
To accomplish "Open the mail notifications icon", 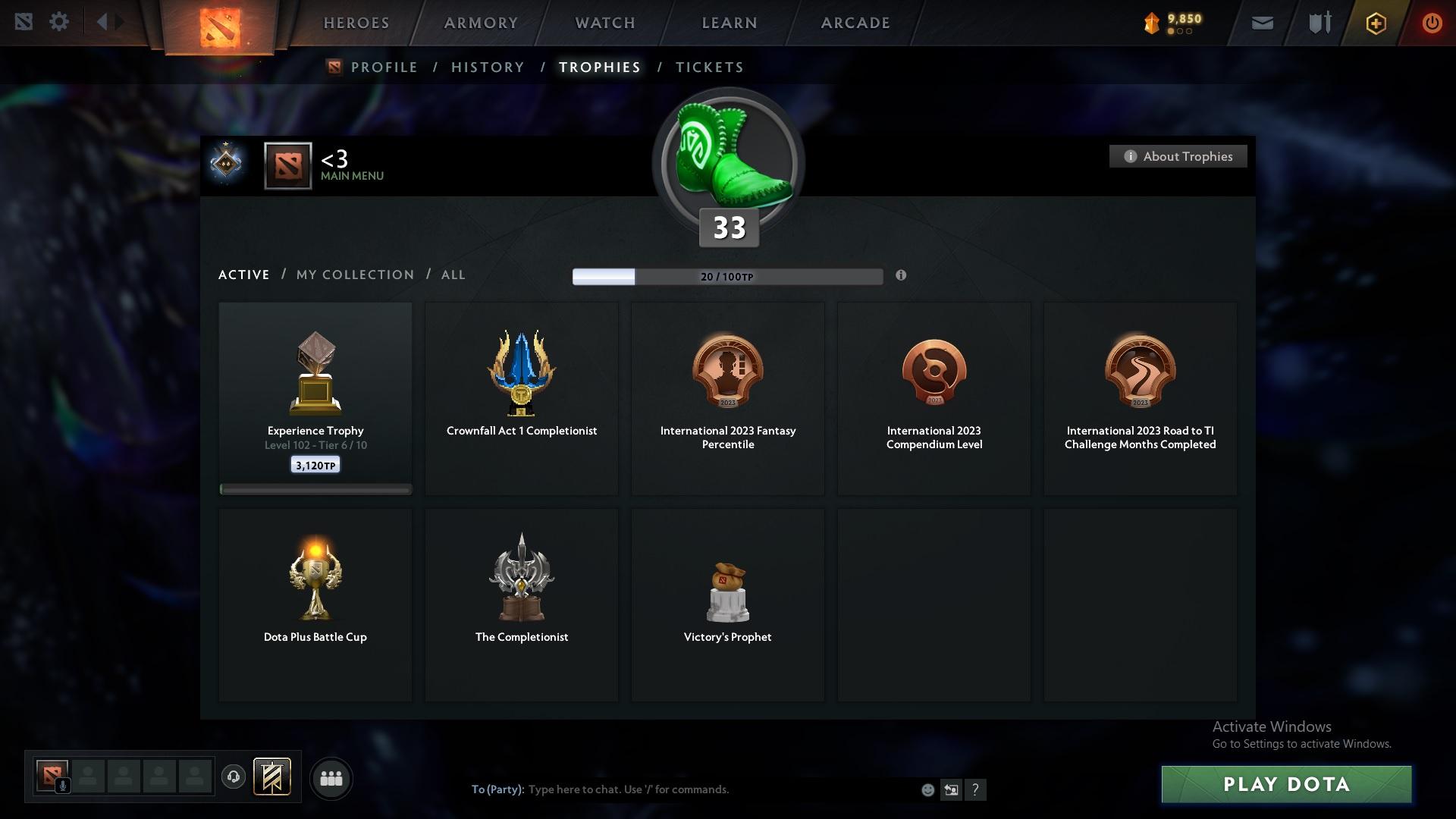I will [x=1261, y=22].
